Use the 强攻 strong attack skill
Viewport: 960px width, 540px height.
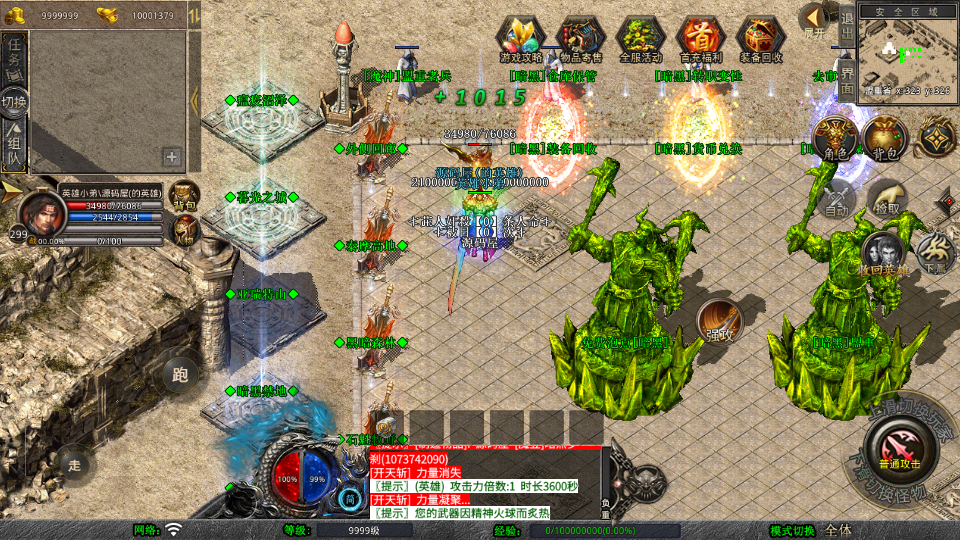click(x=720, y=321)
